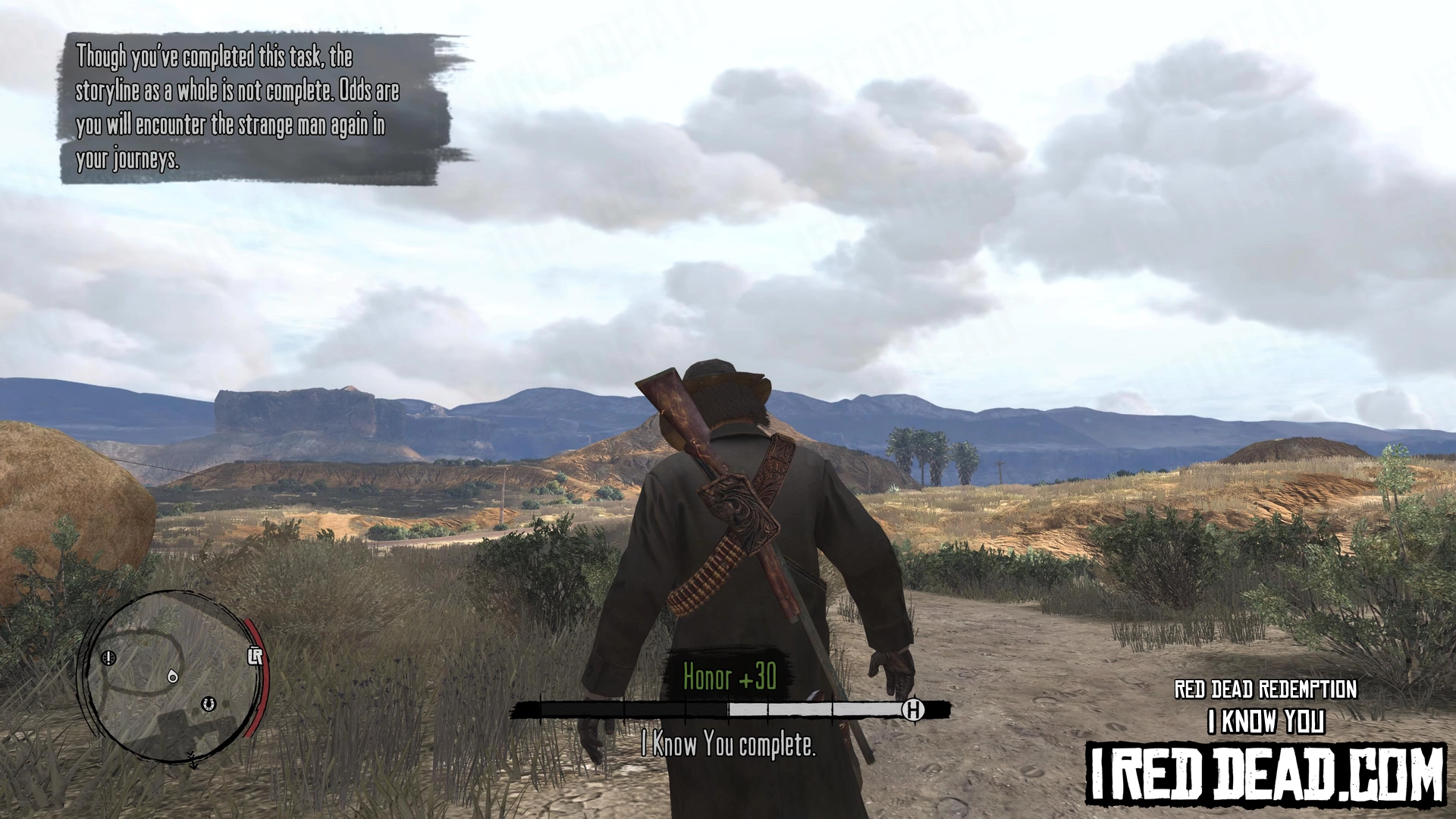Click the player position marker on the minimap
The width and height of the screenshot is (1456, 819).
pyautogui.click(x=173, y=676)
